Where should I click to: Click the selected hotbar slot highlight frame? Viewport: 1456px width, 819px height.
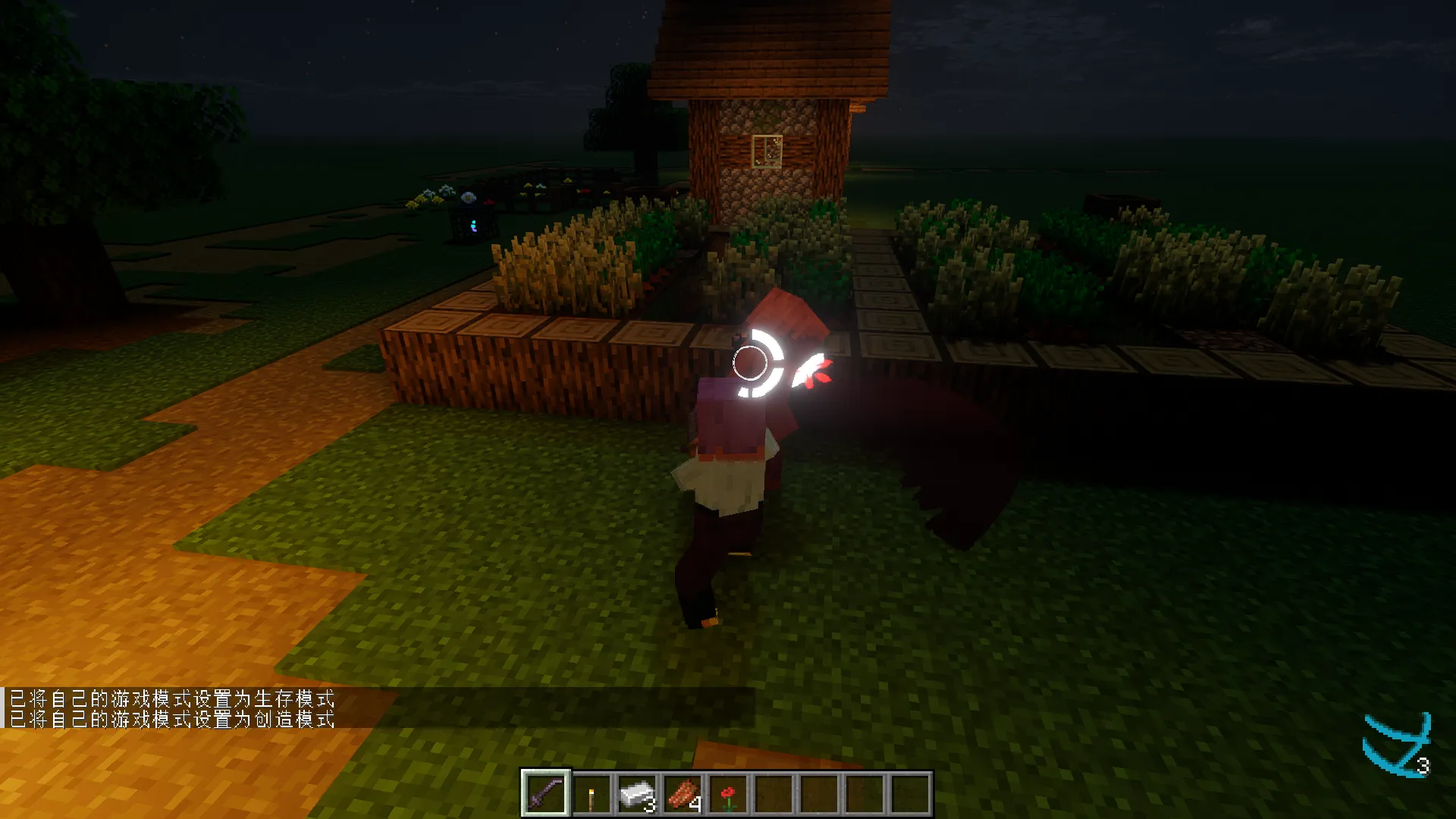tap(548, 792)
